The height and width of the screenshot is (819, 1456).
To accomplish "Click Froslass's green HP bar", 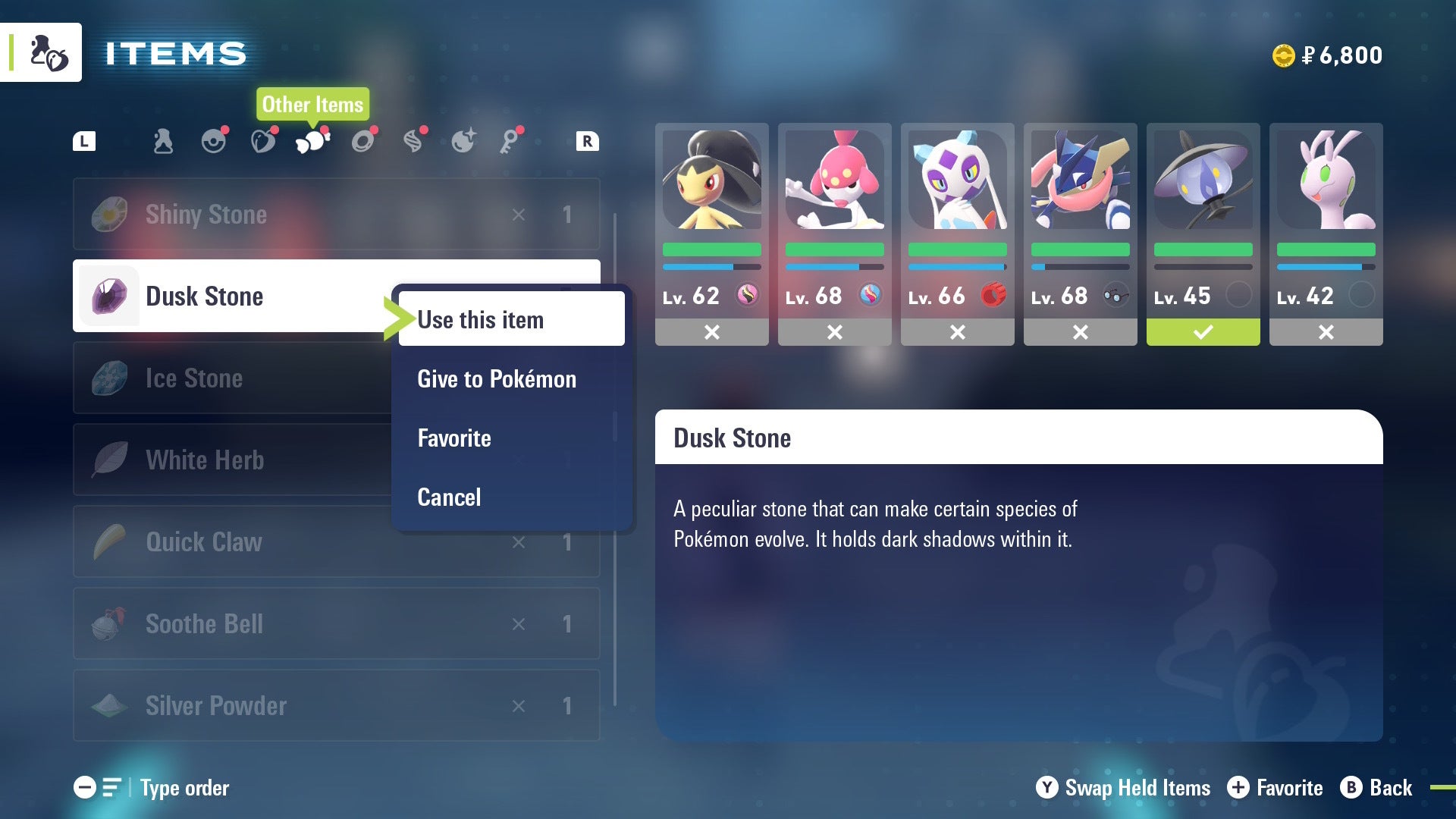I will [957, 249].
